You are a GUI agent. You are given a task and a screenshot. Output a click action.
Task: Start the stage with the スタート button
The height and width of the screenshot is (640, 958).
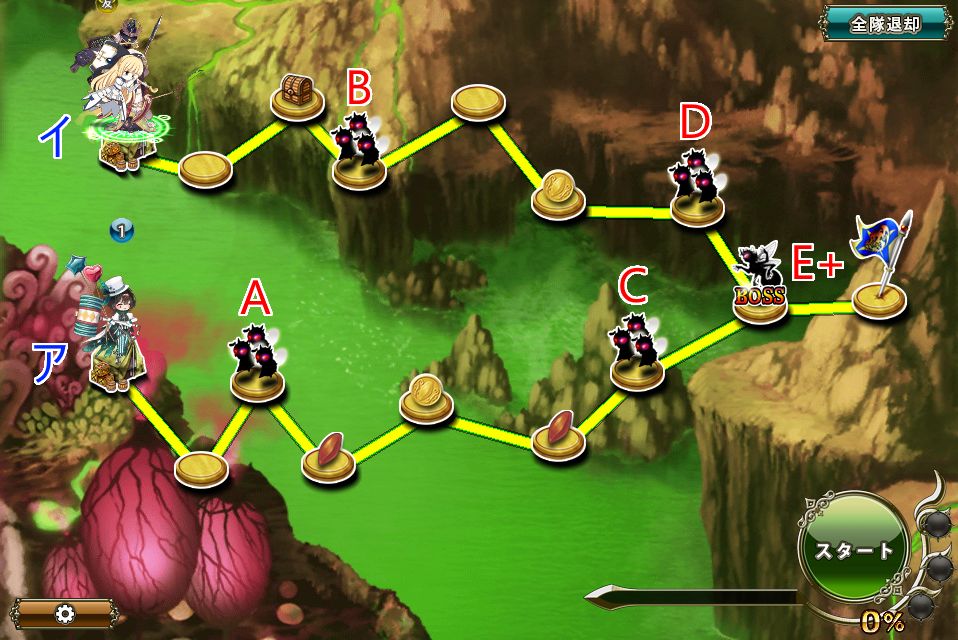click(x=853, y=552)
